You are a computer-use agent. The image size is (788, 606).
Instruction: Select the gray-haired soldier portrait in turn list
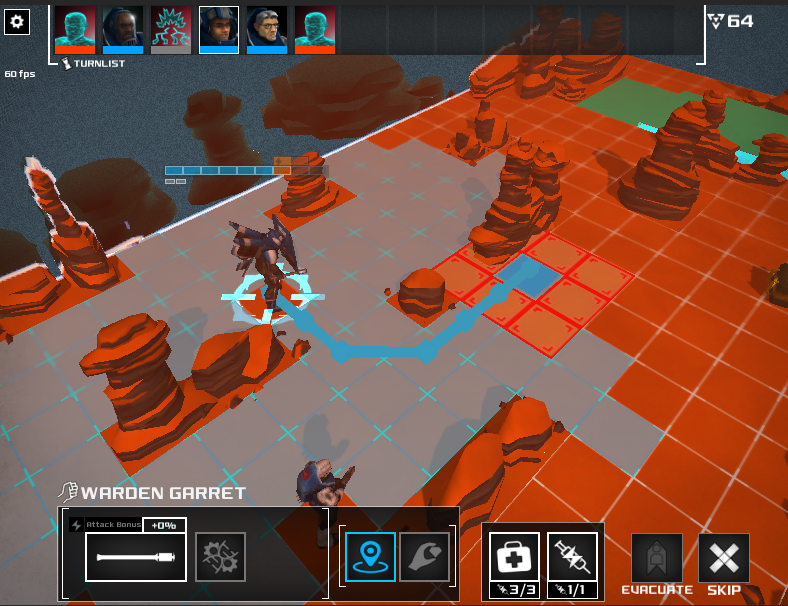click(x=267, y=28)
